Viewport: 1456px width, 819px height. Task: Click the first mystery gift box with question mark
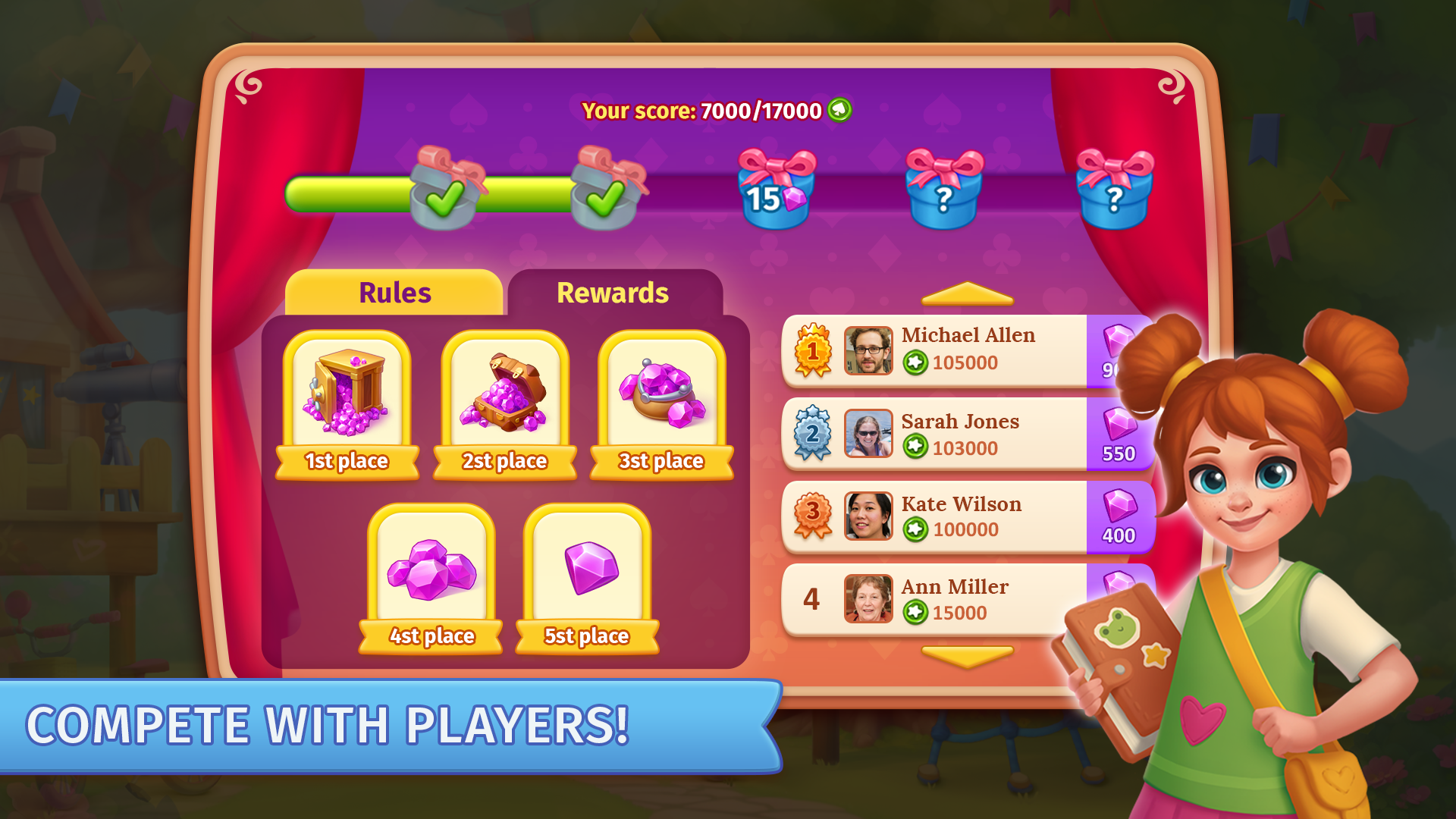tap(944, 193)
